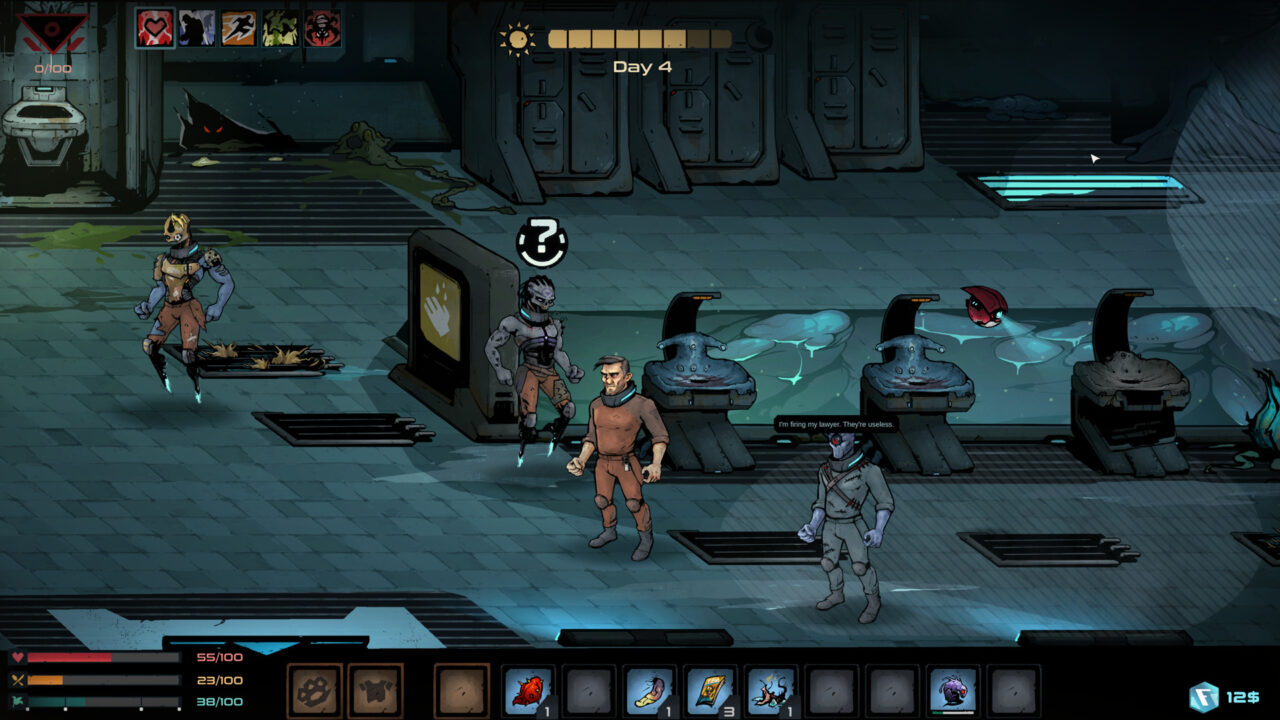
Task: Click the brass knuckles equipment slot
Action: click(313, 689)
